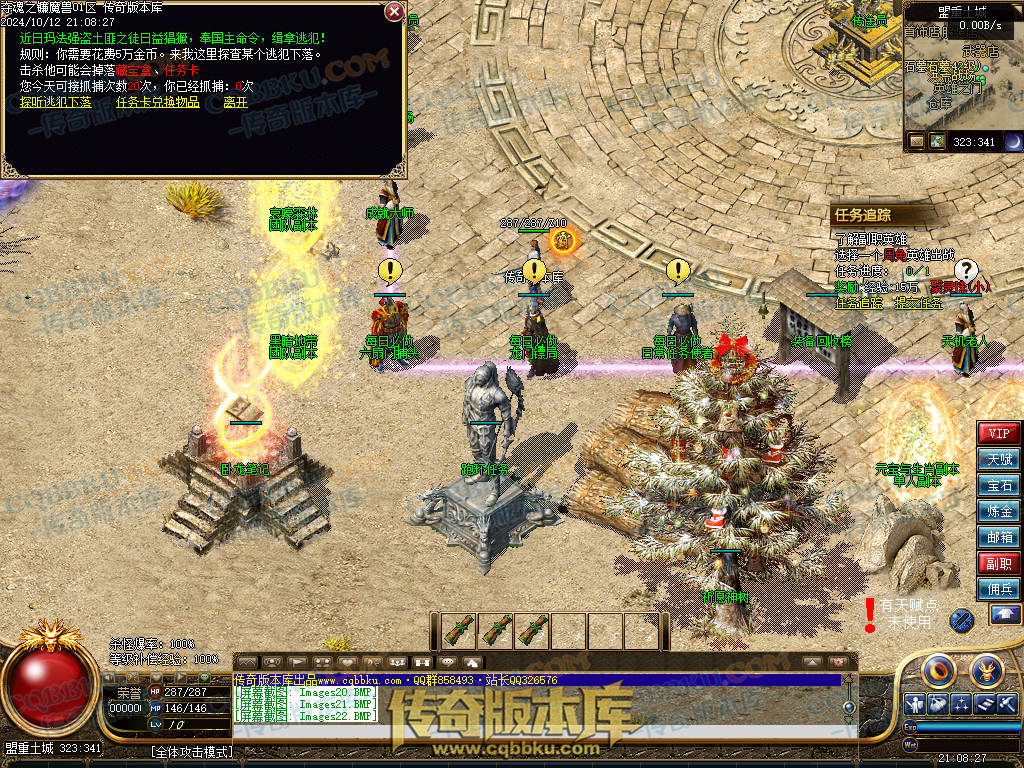Open the 炼金 alchemy menu
Viewport: 1024px width, 768px height.
tap(998, 511)
